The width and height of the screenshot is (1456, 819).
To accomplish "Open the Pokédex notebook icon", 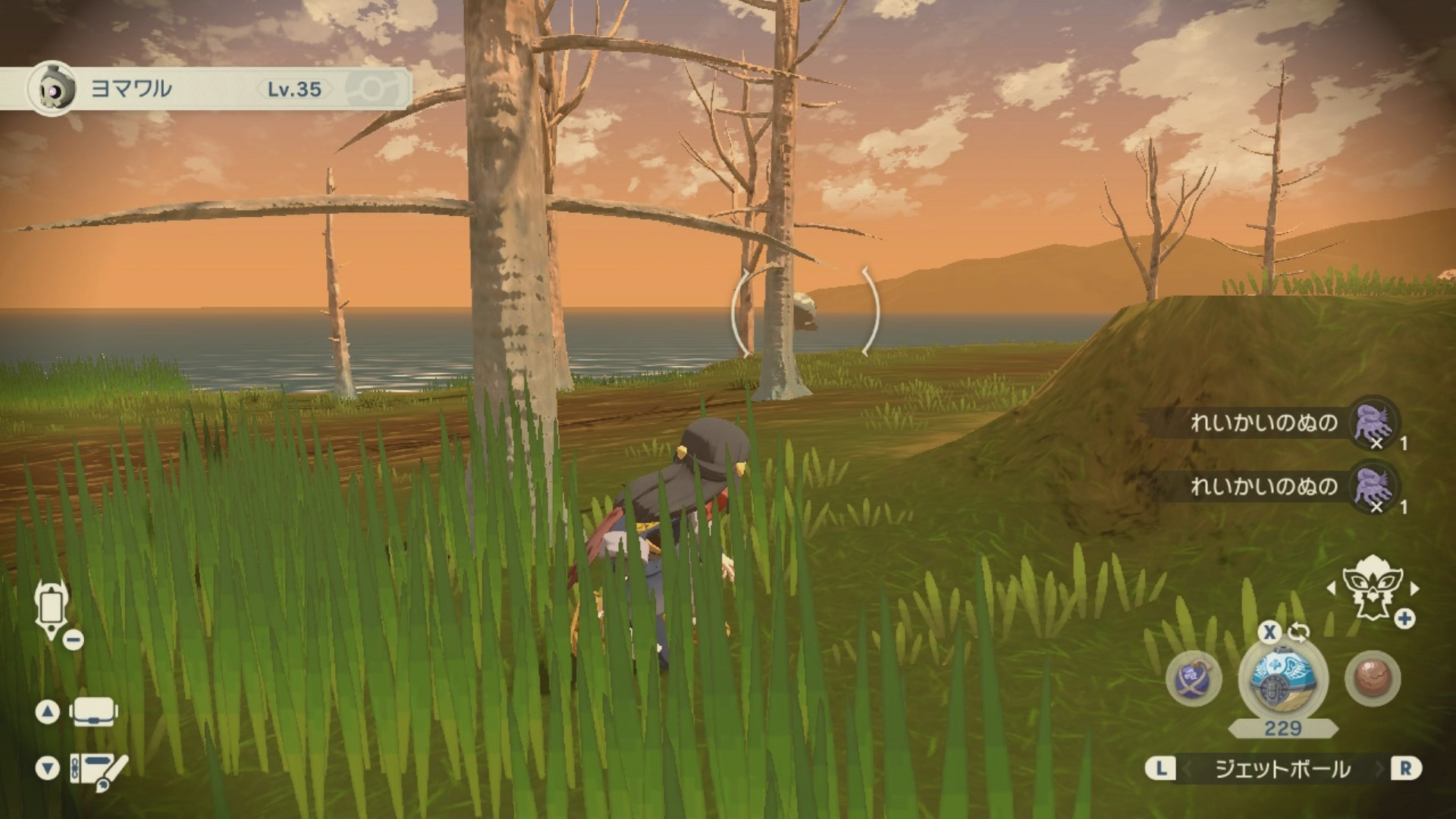I will click(x=99, y=770).
